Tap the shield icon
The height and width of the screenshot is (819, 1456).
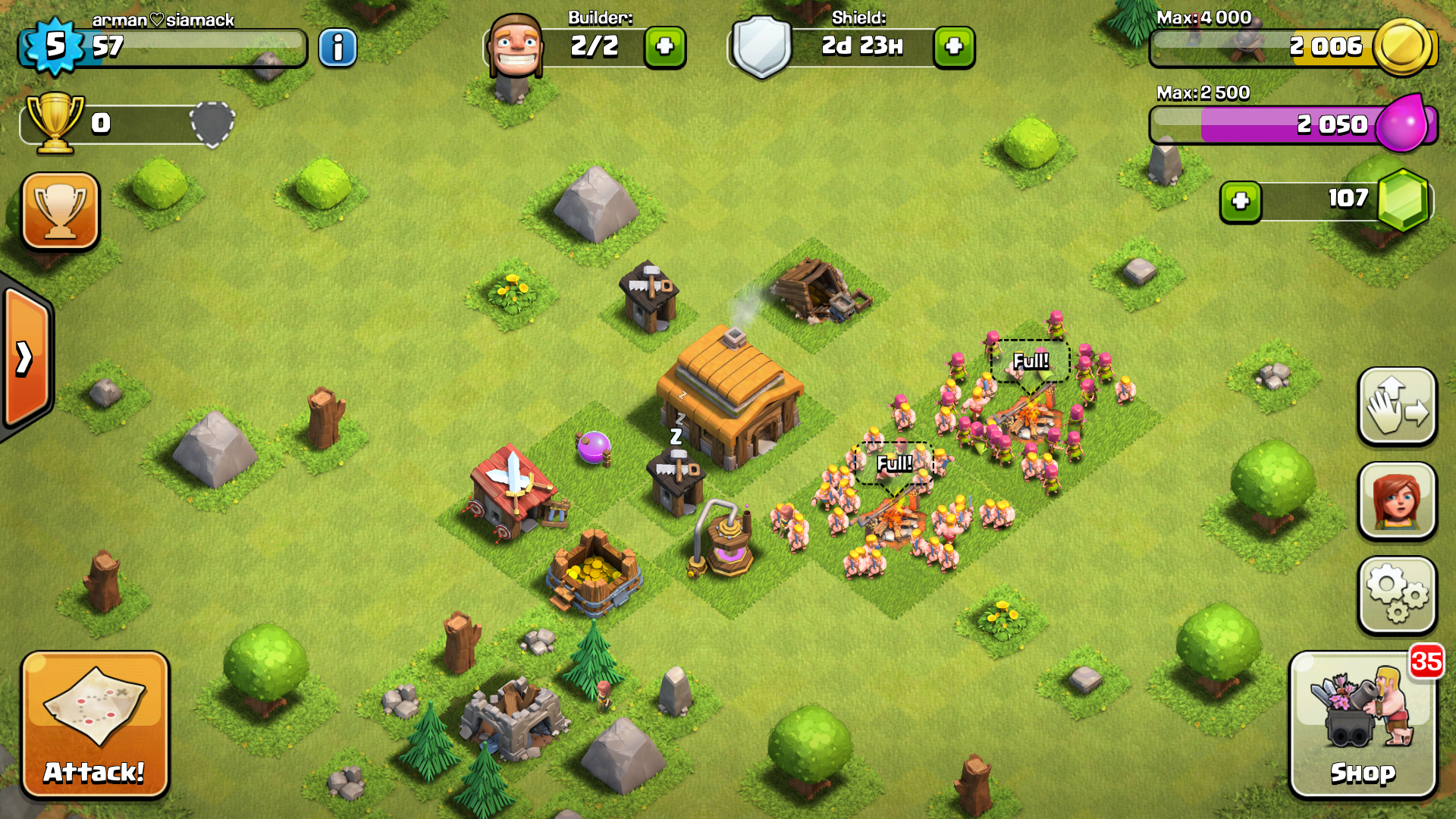point(761,47)
